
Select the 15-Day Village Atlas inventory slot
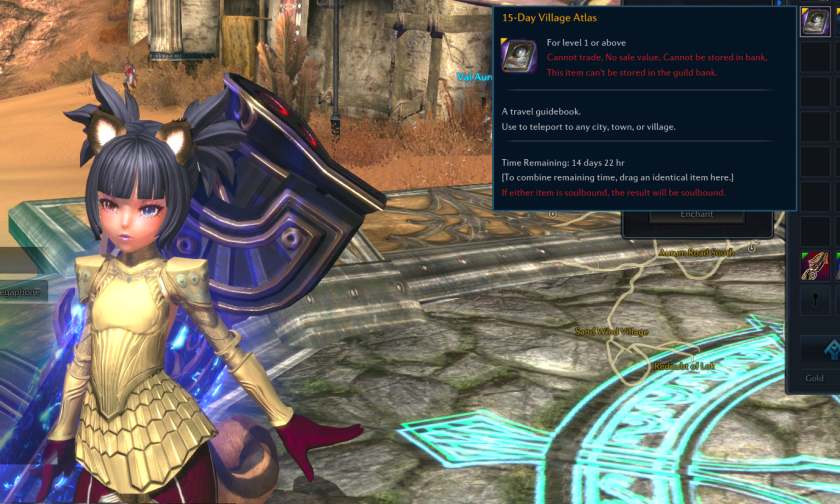(816, 22)
